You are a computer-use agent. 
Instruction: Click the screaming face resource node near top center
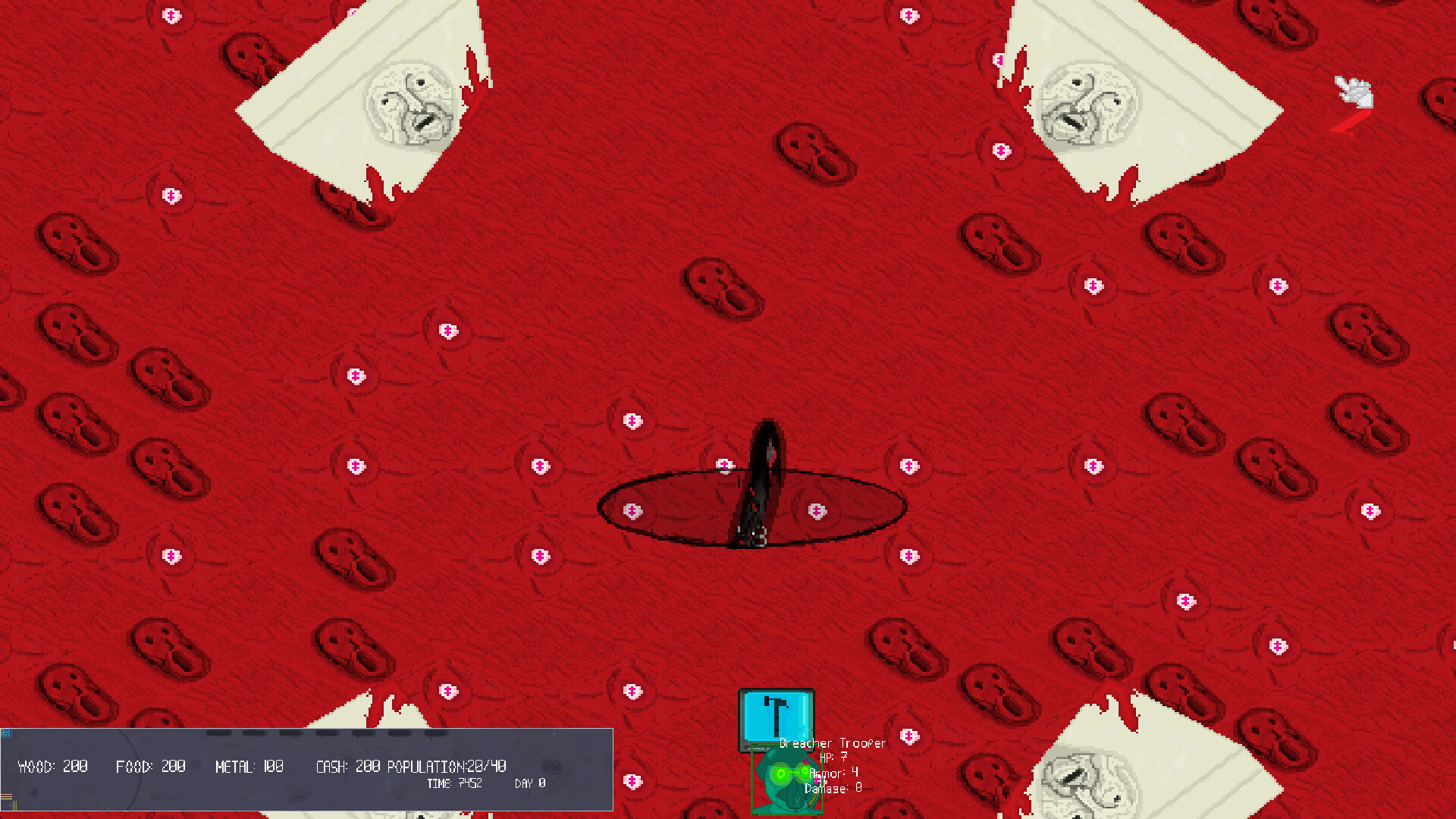point(717,284)
